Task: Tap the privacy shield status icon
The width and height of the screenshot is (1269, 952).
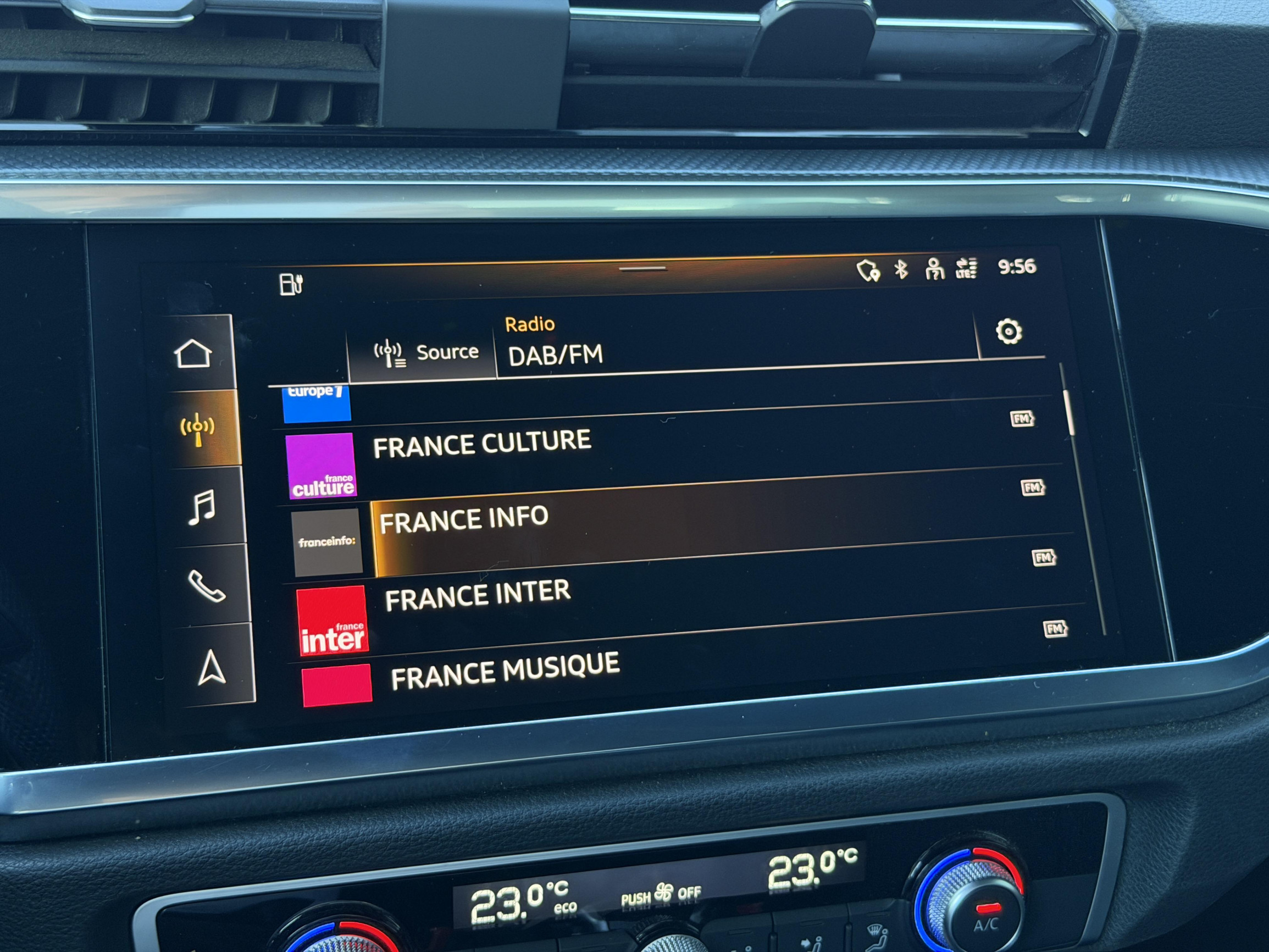Action: coord(867,270)
